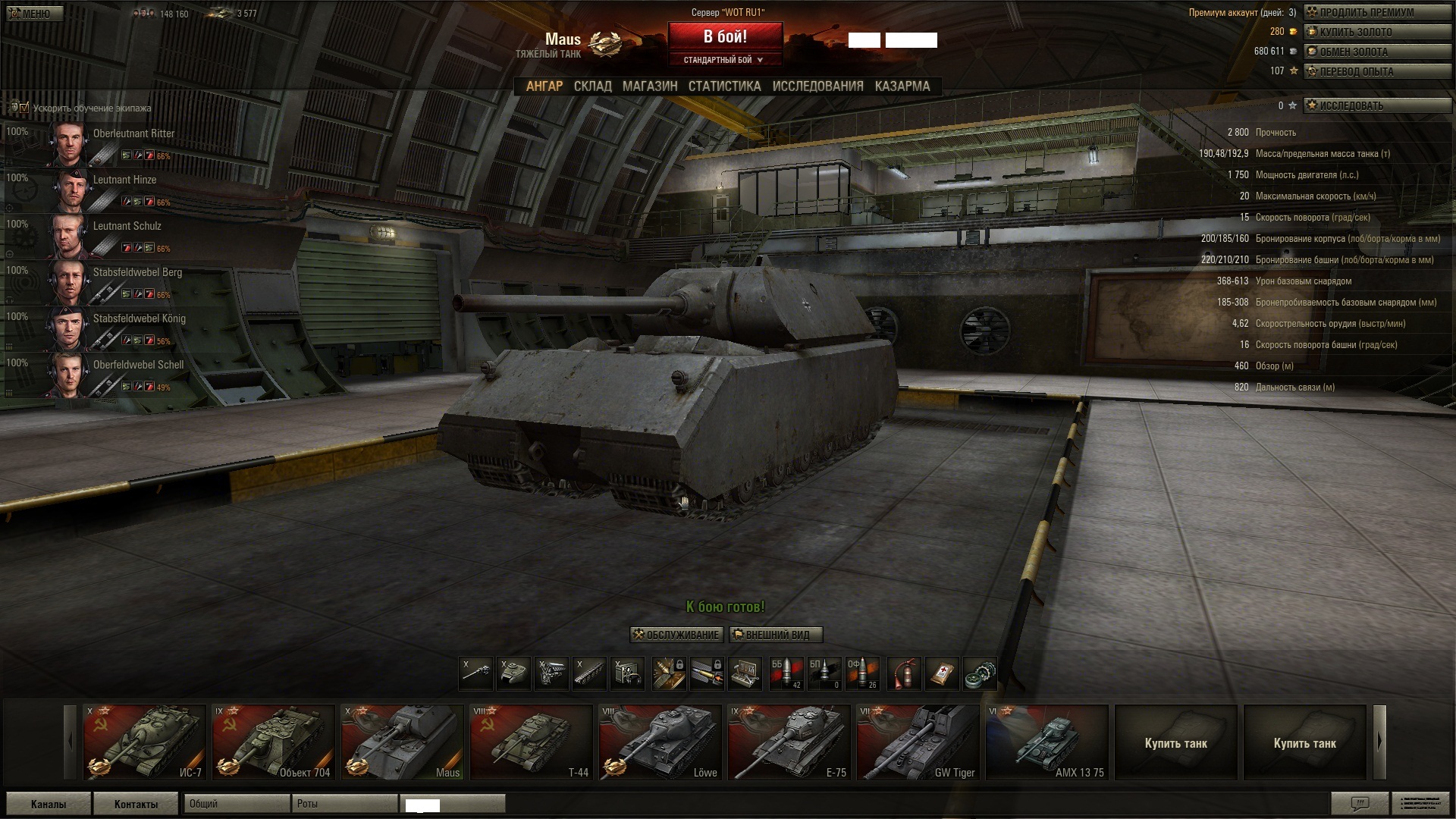1456x819 pixels.
Task: Open the Казарма tab
Action: tap(902, 86)
